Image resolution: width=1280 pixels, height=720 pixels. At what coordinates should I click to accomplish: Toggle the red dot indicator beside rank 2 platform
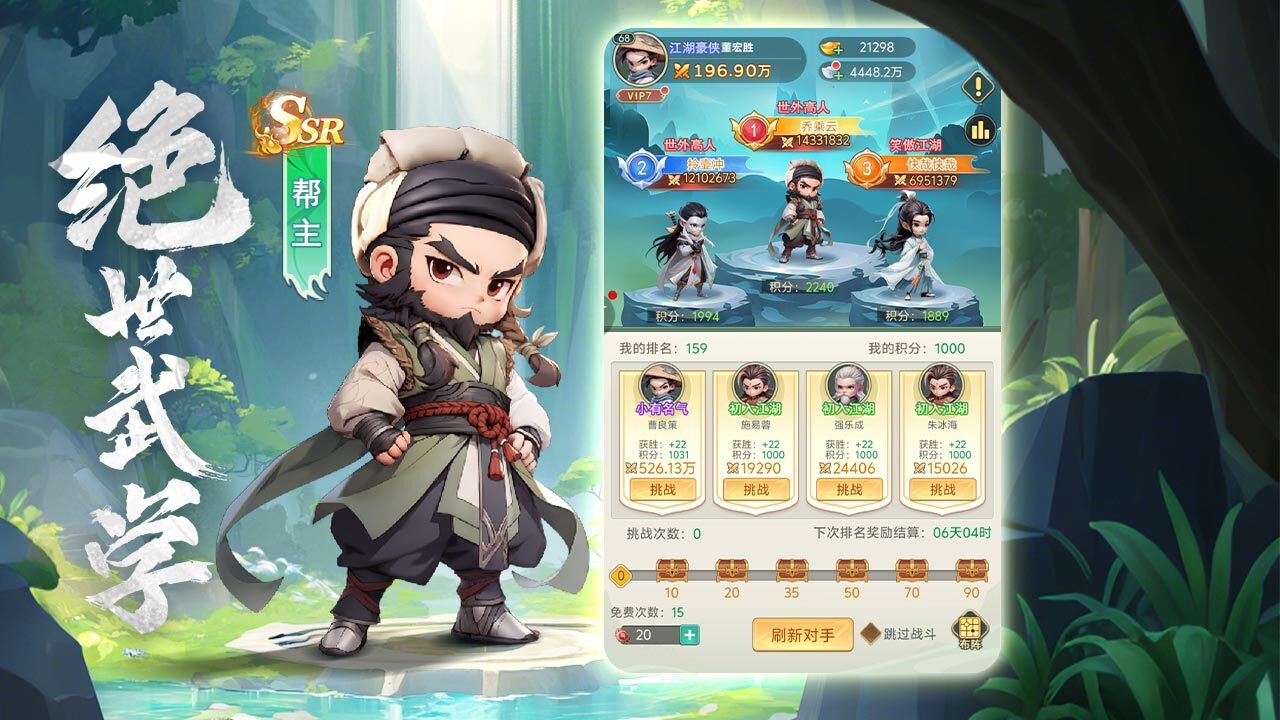612,296
